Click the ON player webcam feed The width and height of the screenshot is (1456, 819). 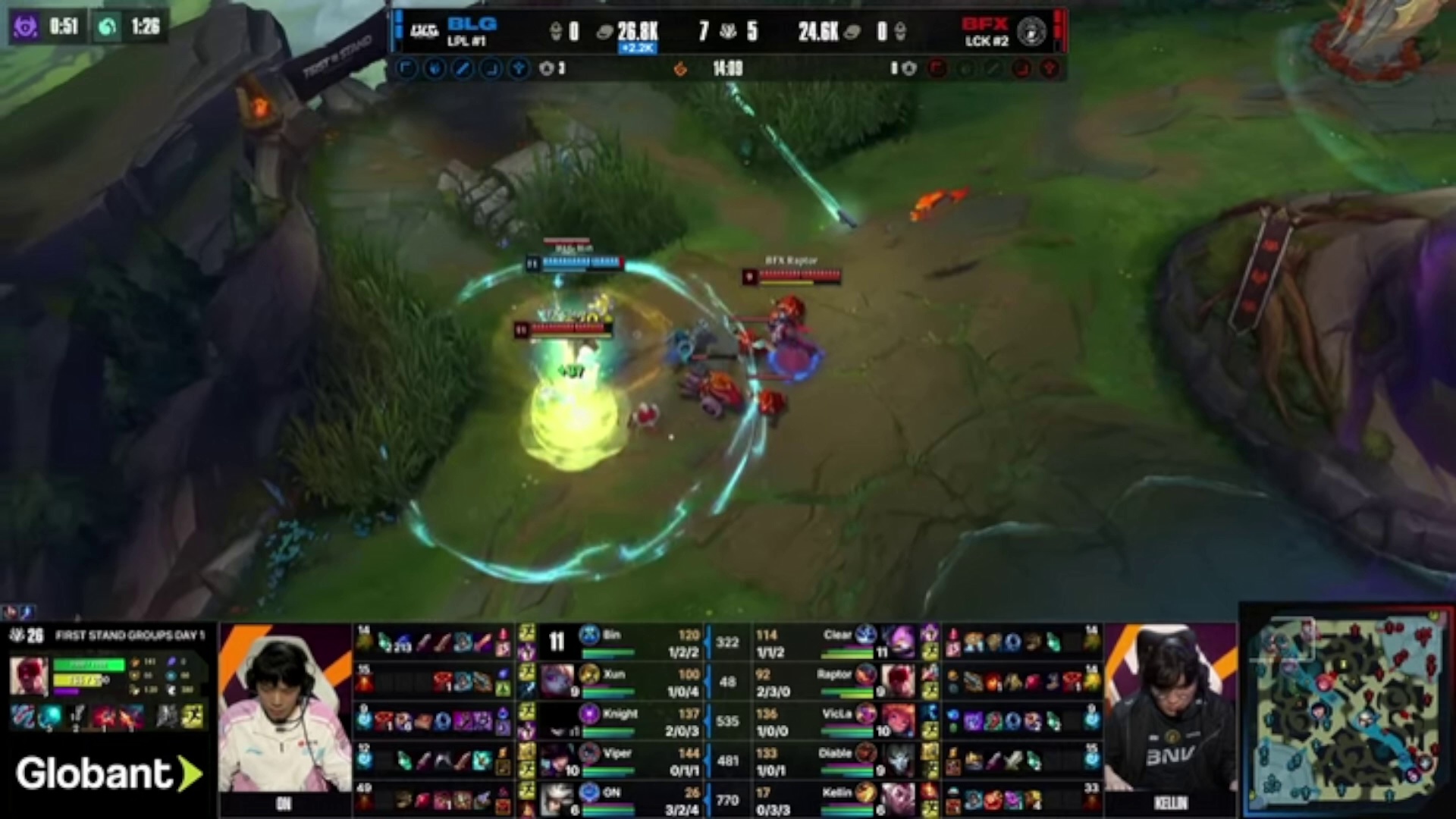pyautogui.click(x=285, y=717)
